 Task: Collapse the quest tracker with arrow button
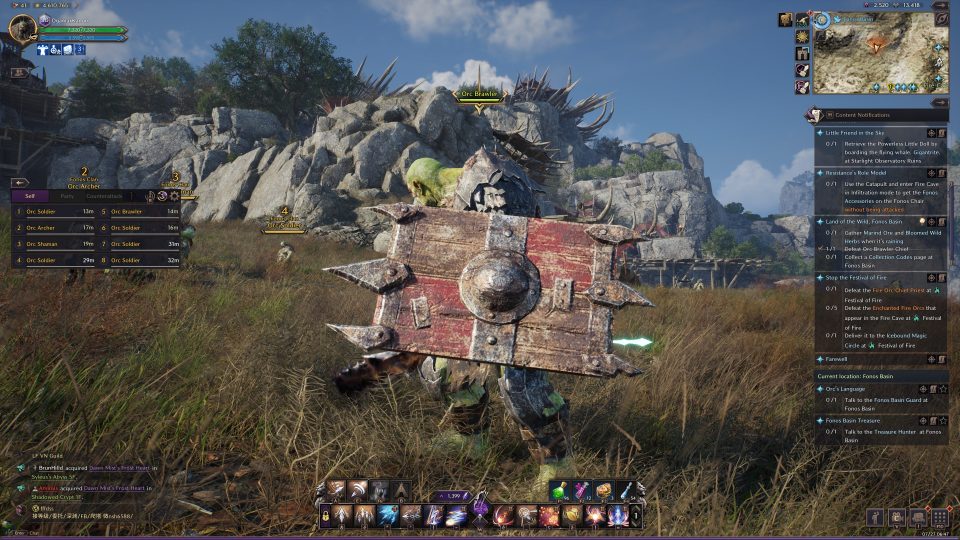coord(942,102)
